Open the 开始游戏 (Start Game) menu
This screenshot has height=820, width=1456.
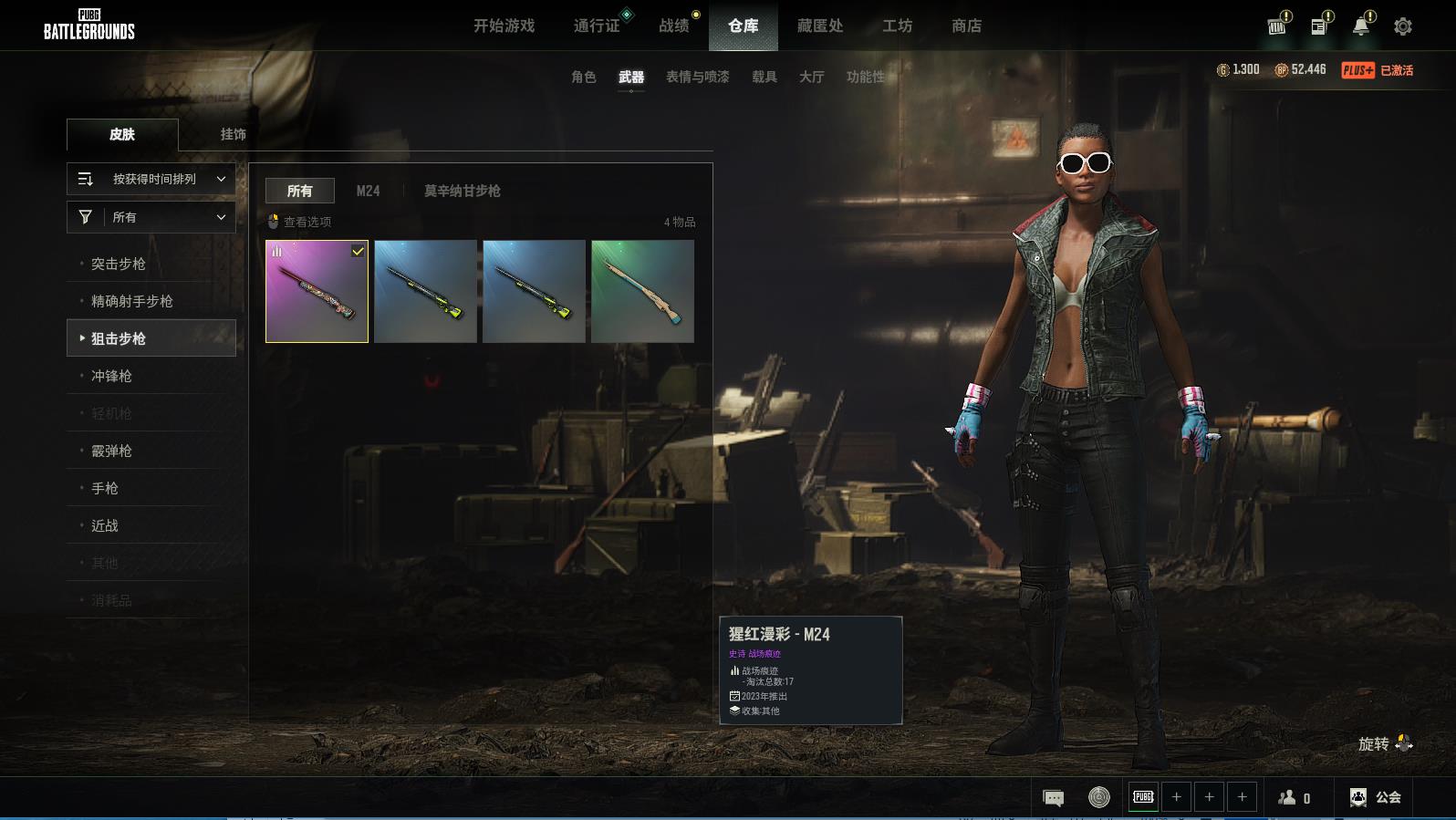coord(504,26)
